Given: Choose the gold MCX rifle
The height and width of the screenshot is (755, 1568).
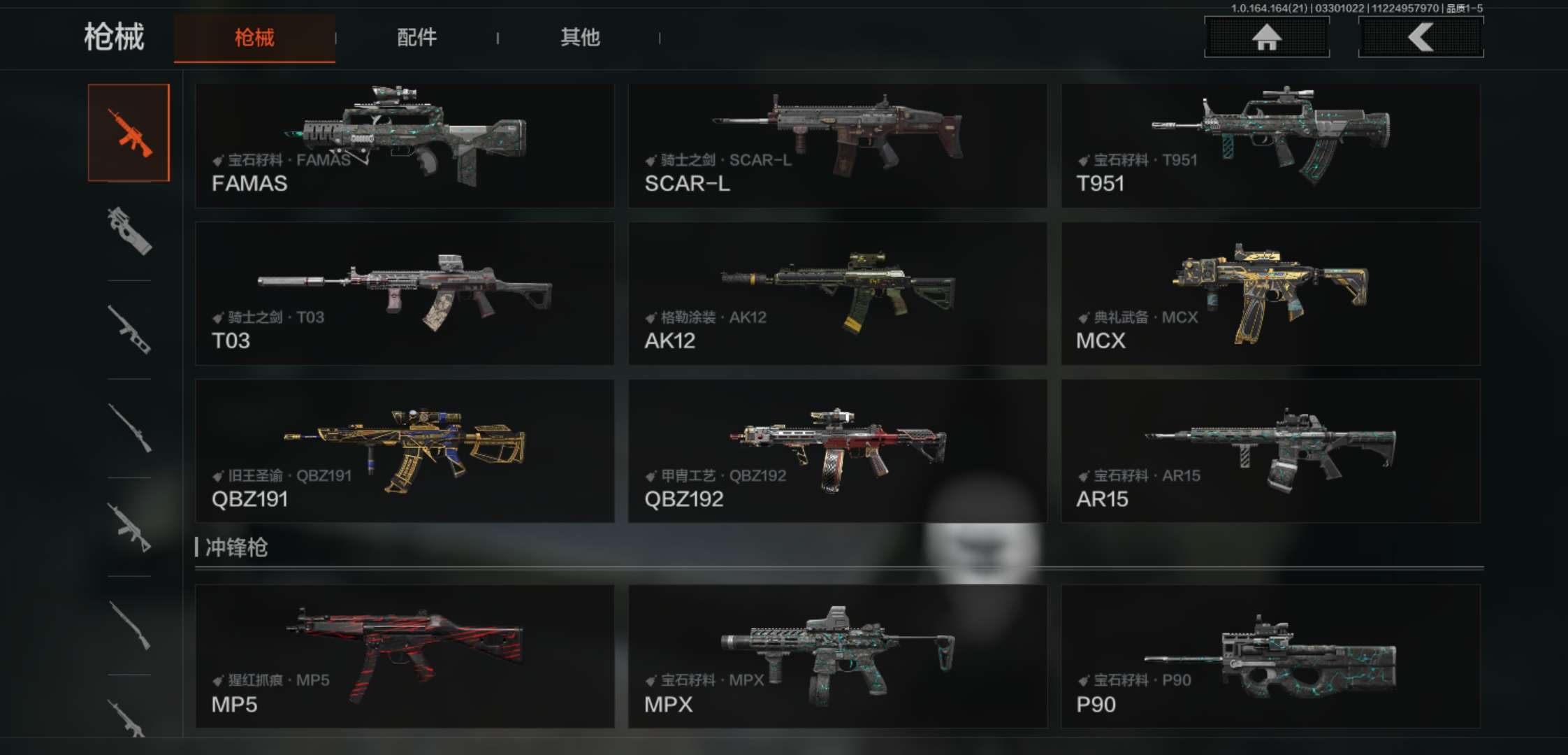Looking at the screenshot, I should pos(1270,294).
